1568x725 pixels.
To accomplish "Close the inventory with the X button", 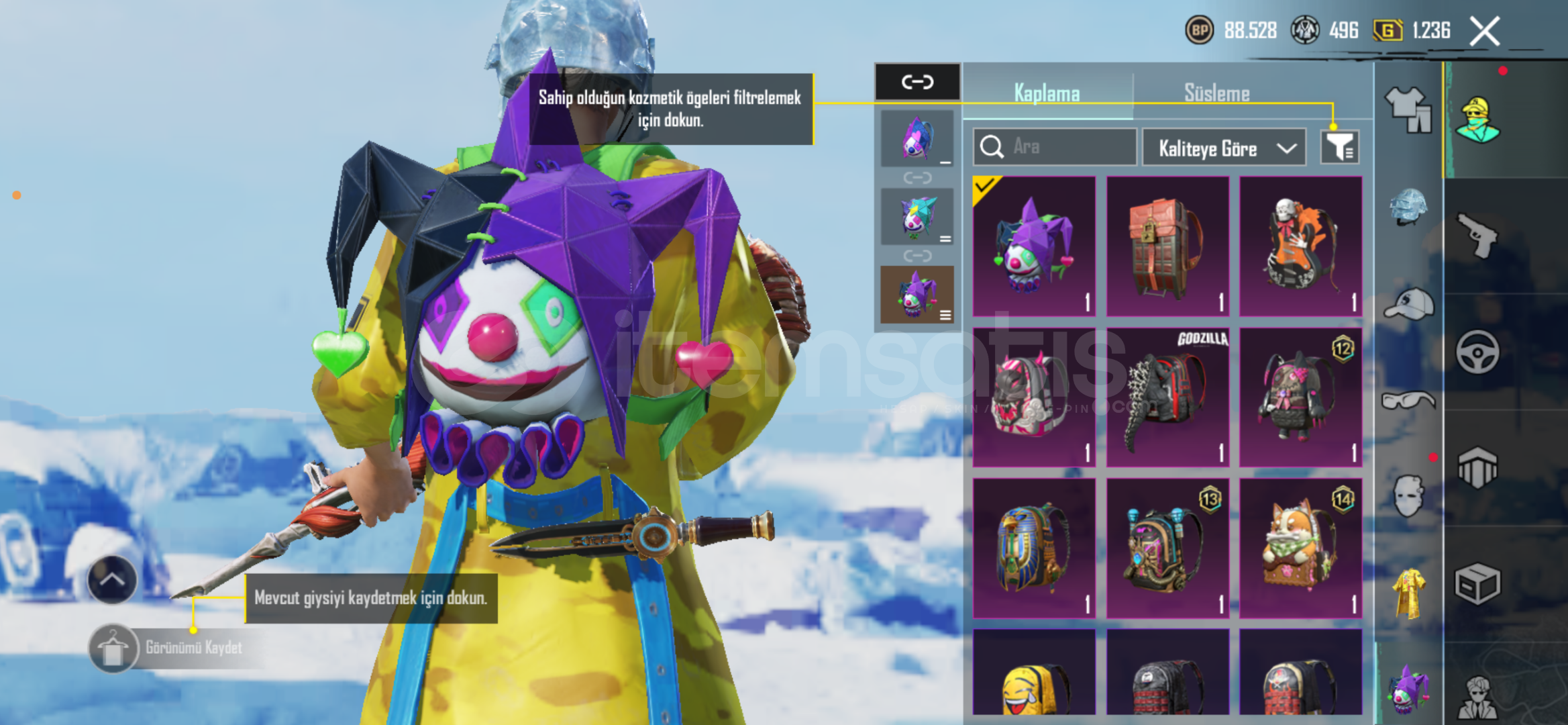I will pyautogui.click(x=1484, y=32).
